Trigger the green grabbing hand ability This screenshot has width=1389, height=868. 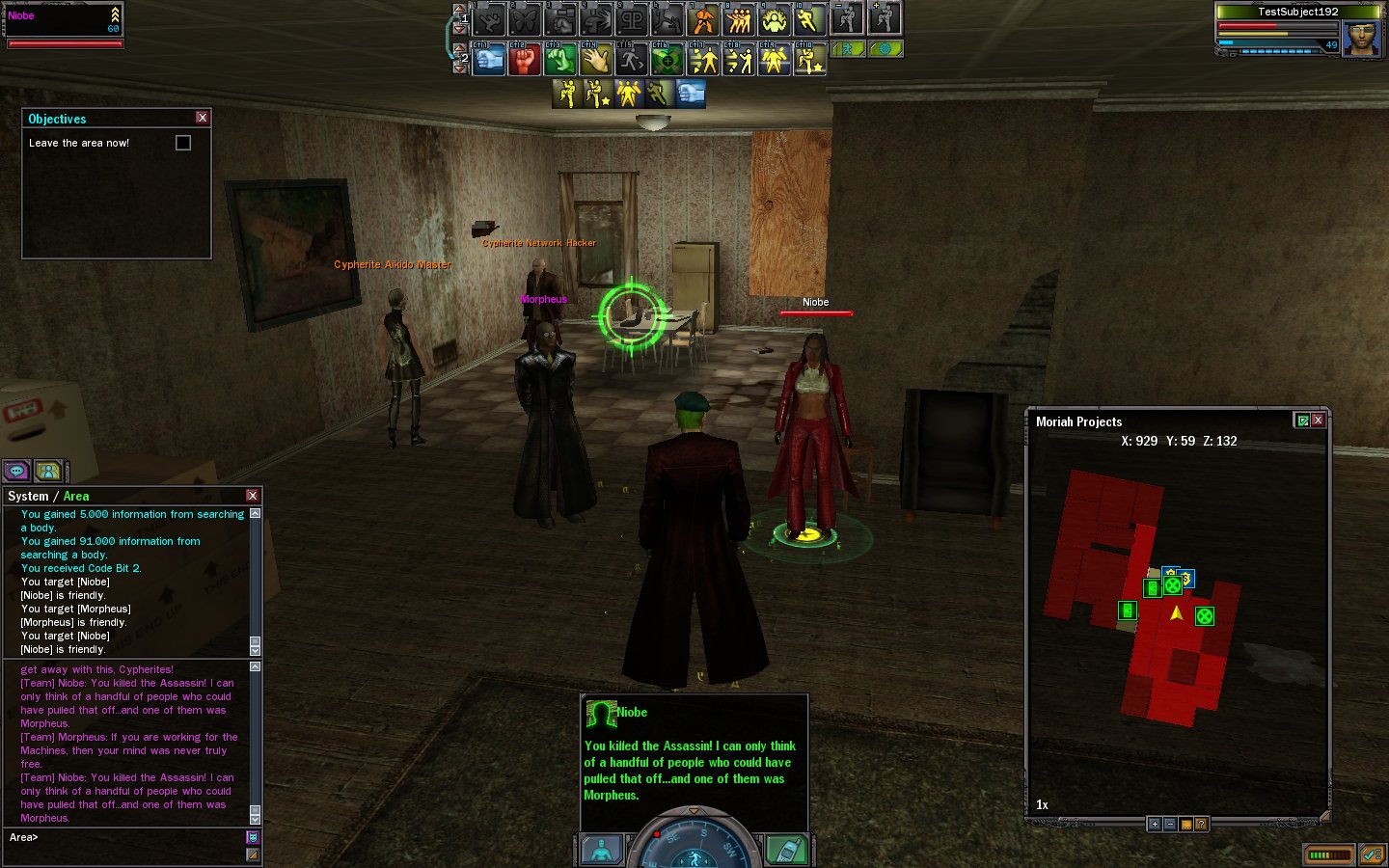[x=559, y=60]
